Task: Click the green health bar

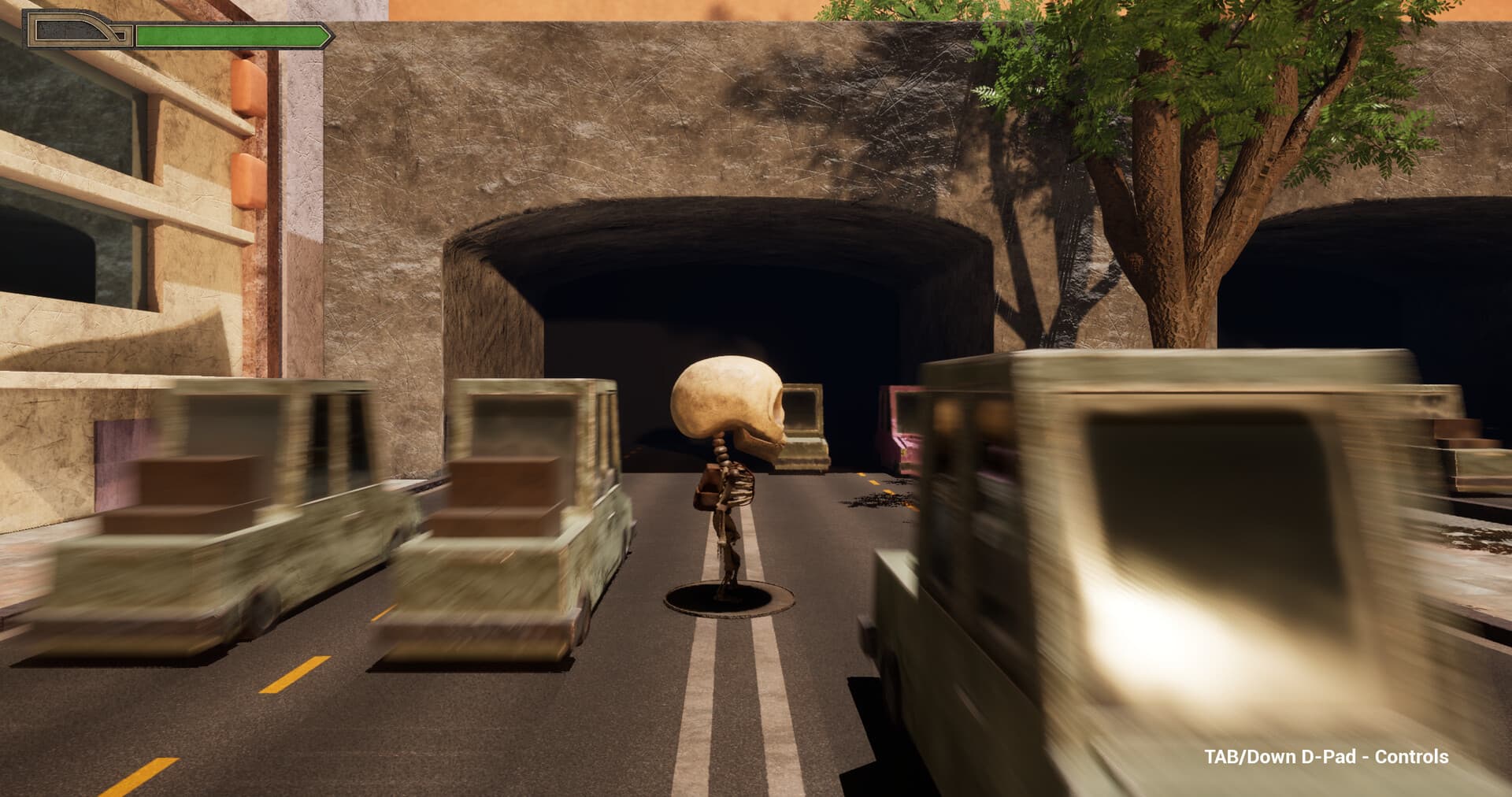Action: pyautogui.click(x=228, y=35)
